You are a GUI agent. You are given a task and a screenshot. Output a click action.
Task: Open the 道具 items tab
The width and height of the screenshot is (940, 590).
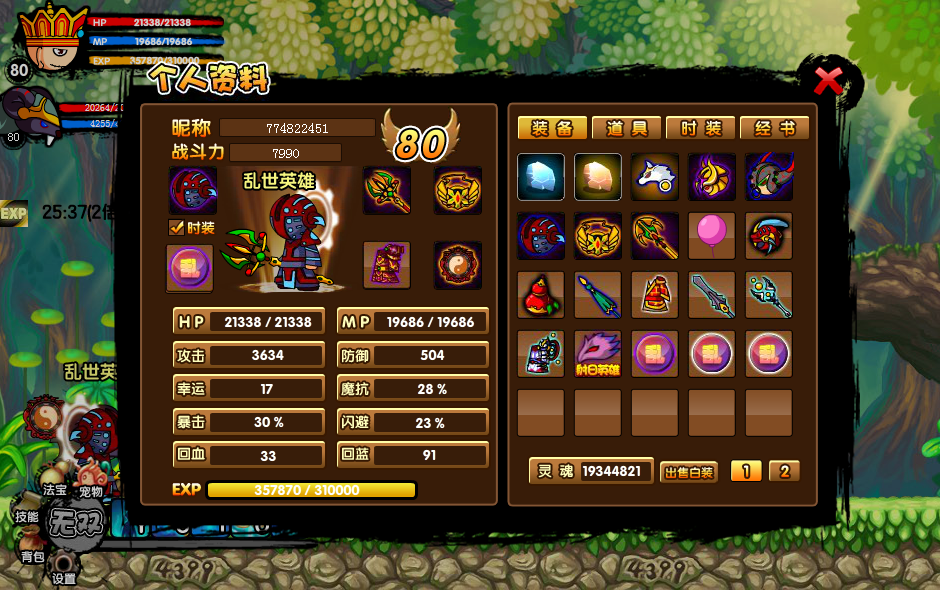click(626, 128)
